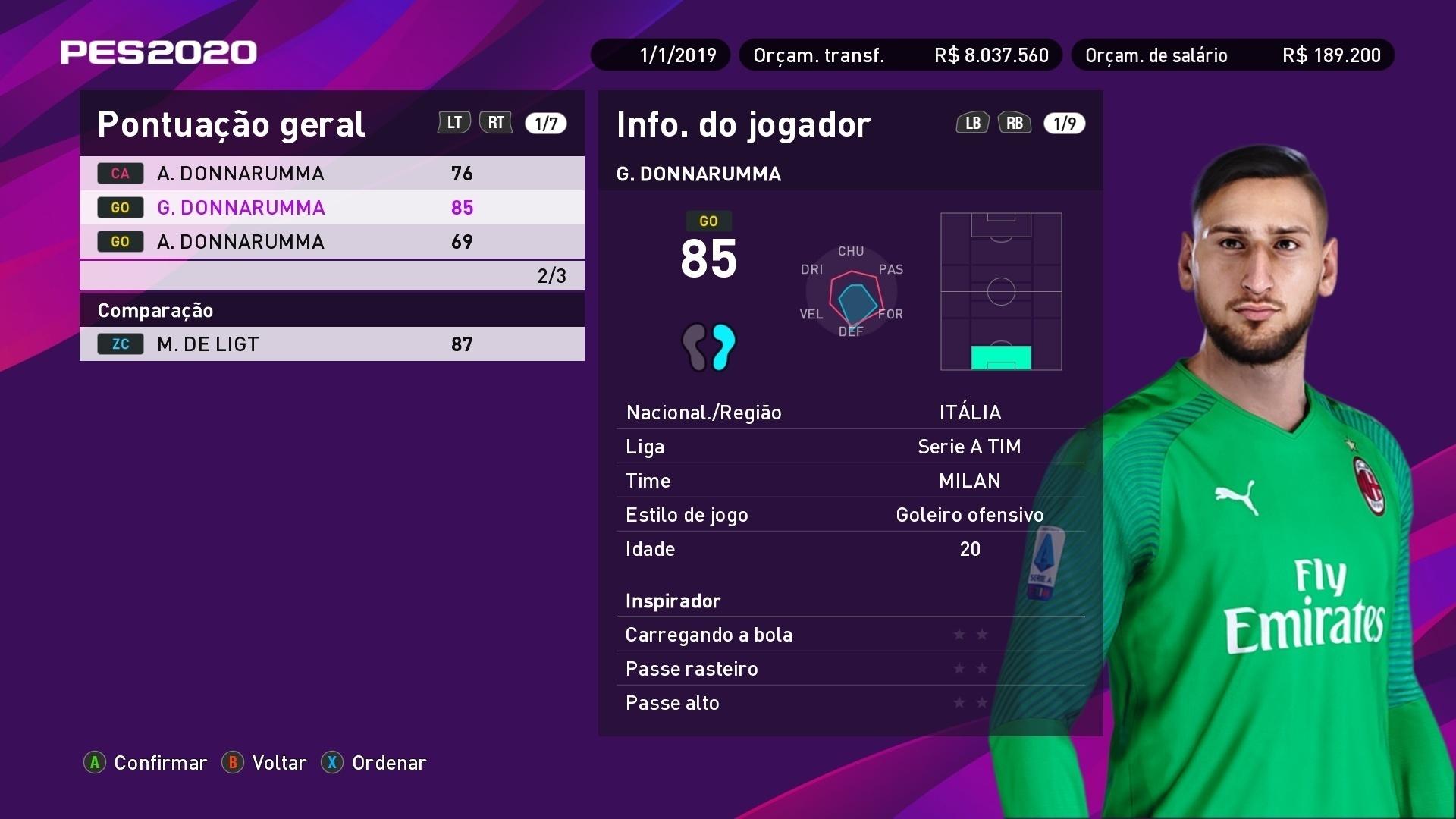
Task: Click the PES2020 logo
Action: coord(157,52)
